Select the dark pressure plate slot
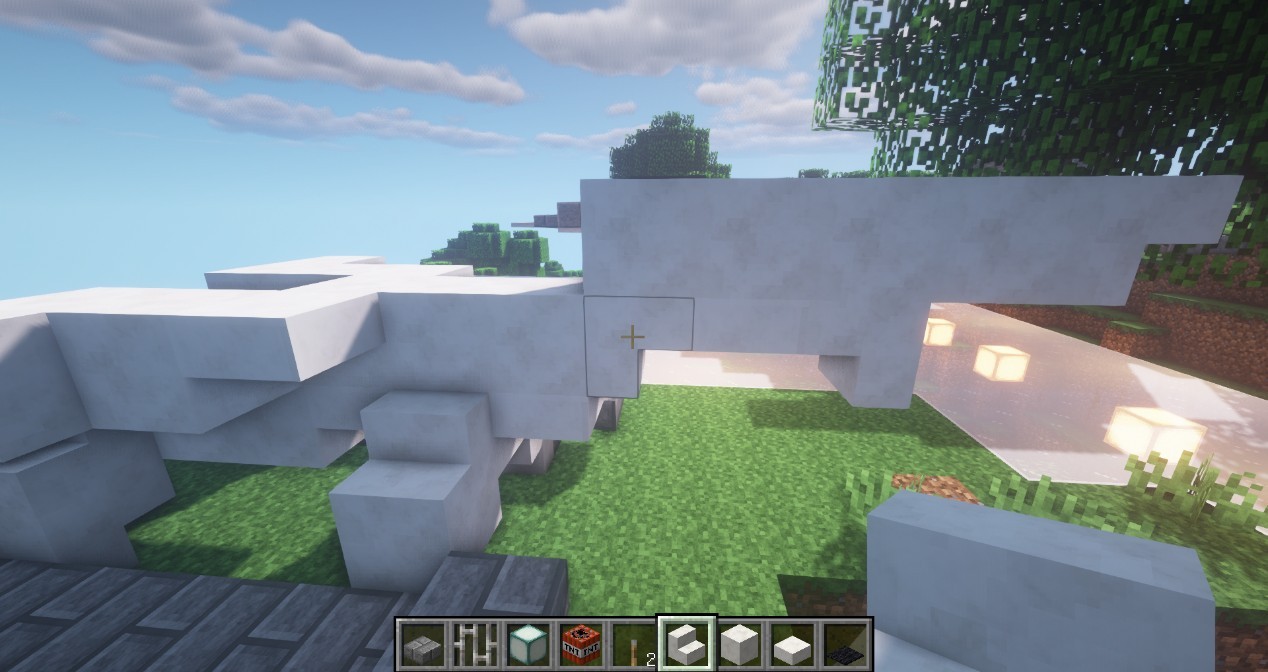 click(x=845, y=643)
